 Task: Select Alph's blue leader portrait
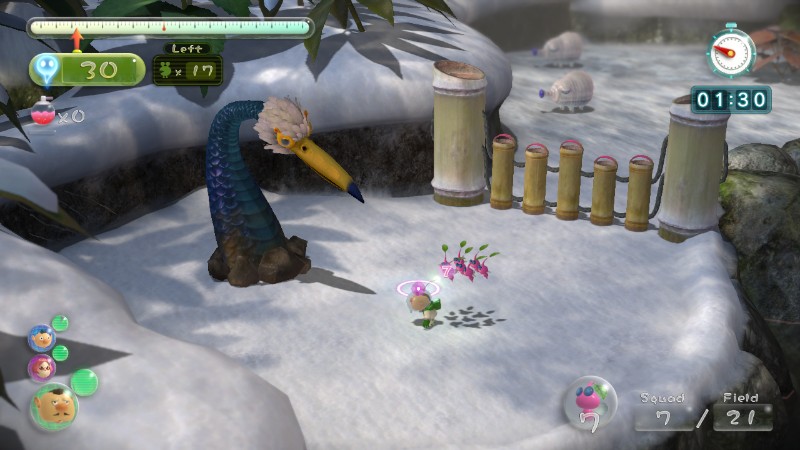point(42,338)
